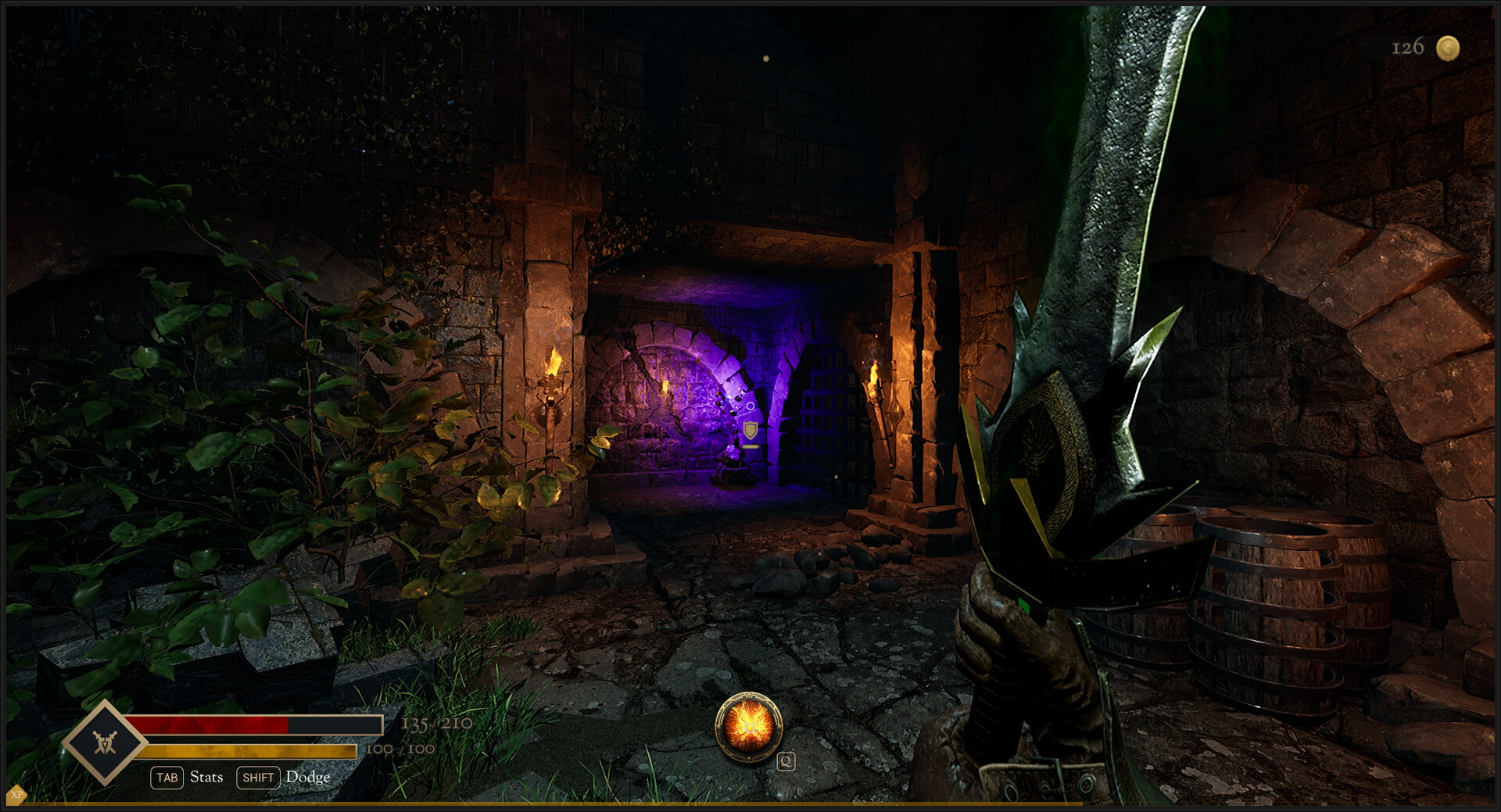Viewport: 1501px width, 812px height.
Task: Click the enemy health bar under the shield
Action: click(x=750, y=447)
